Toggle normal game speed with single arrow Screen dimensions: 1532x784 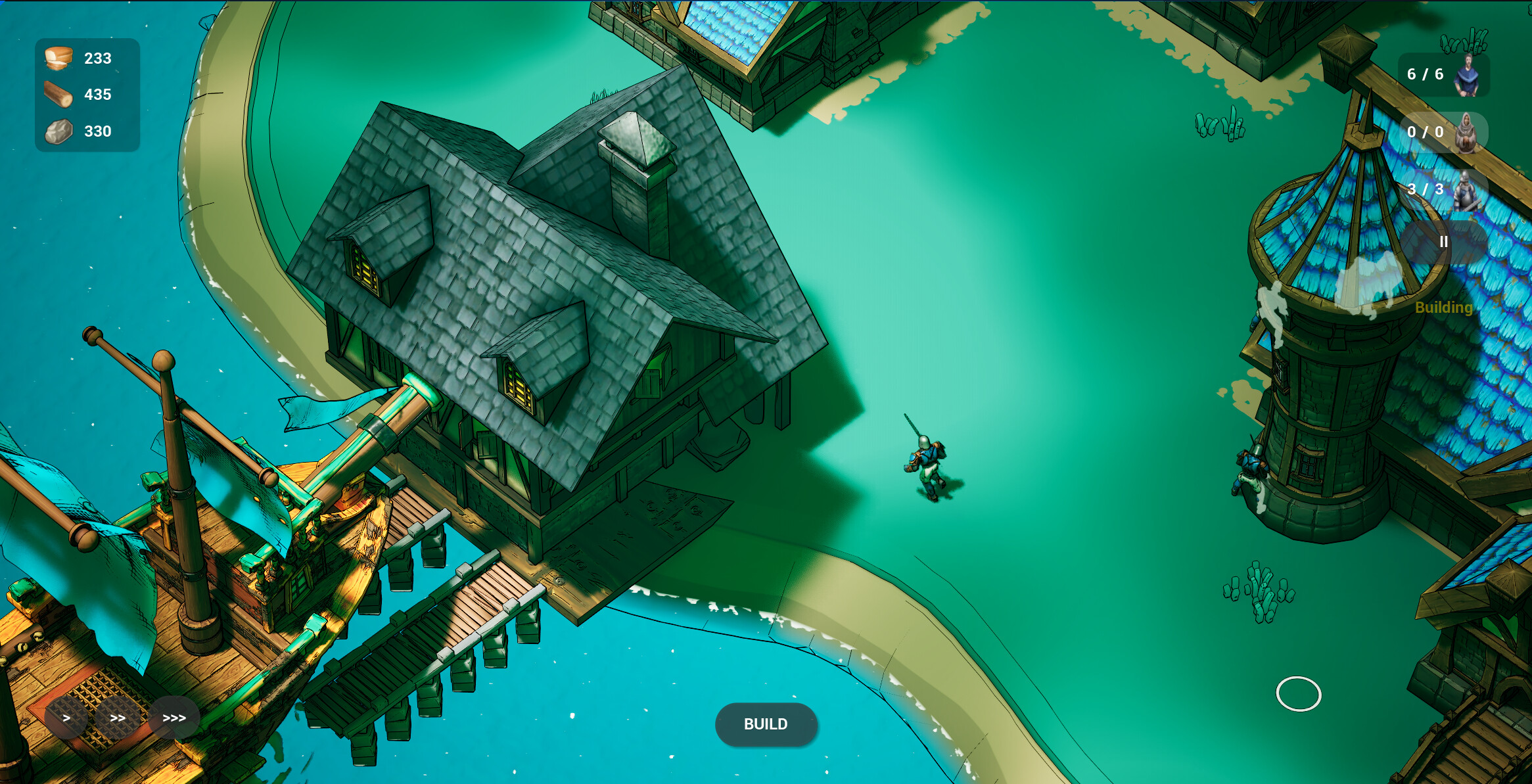click(x=66, y=718)
